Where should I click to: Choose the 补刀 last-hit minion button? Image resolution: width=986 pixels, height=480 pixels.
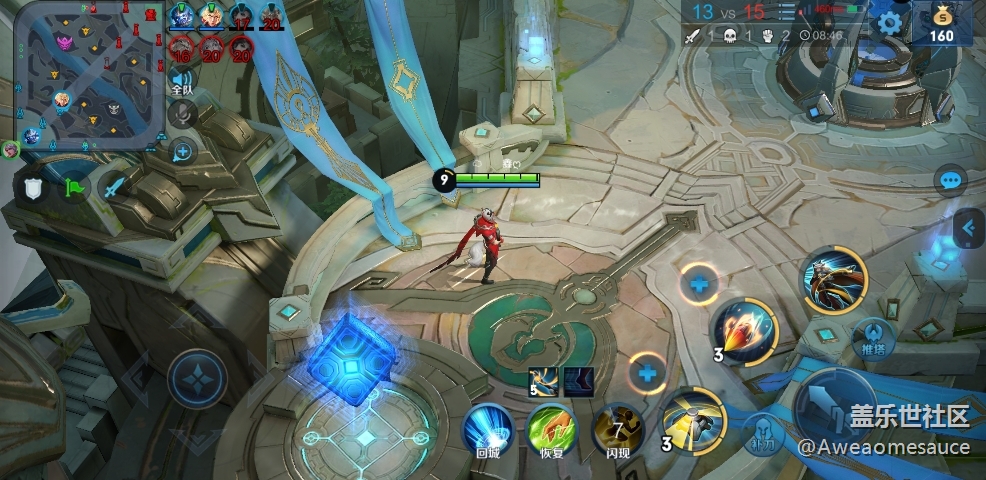[762, 433]
